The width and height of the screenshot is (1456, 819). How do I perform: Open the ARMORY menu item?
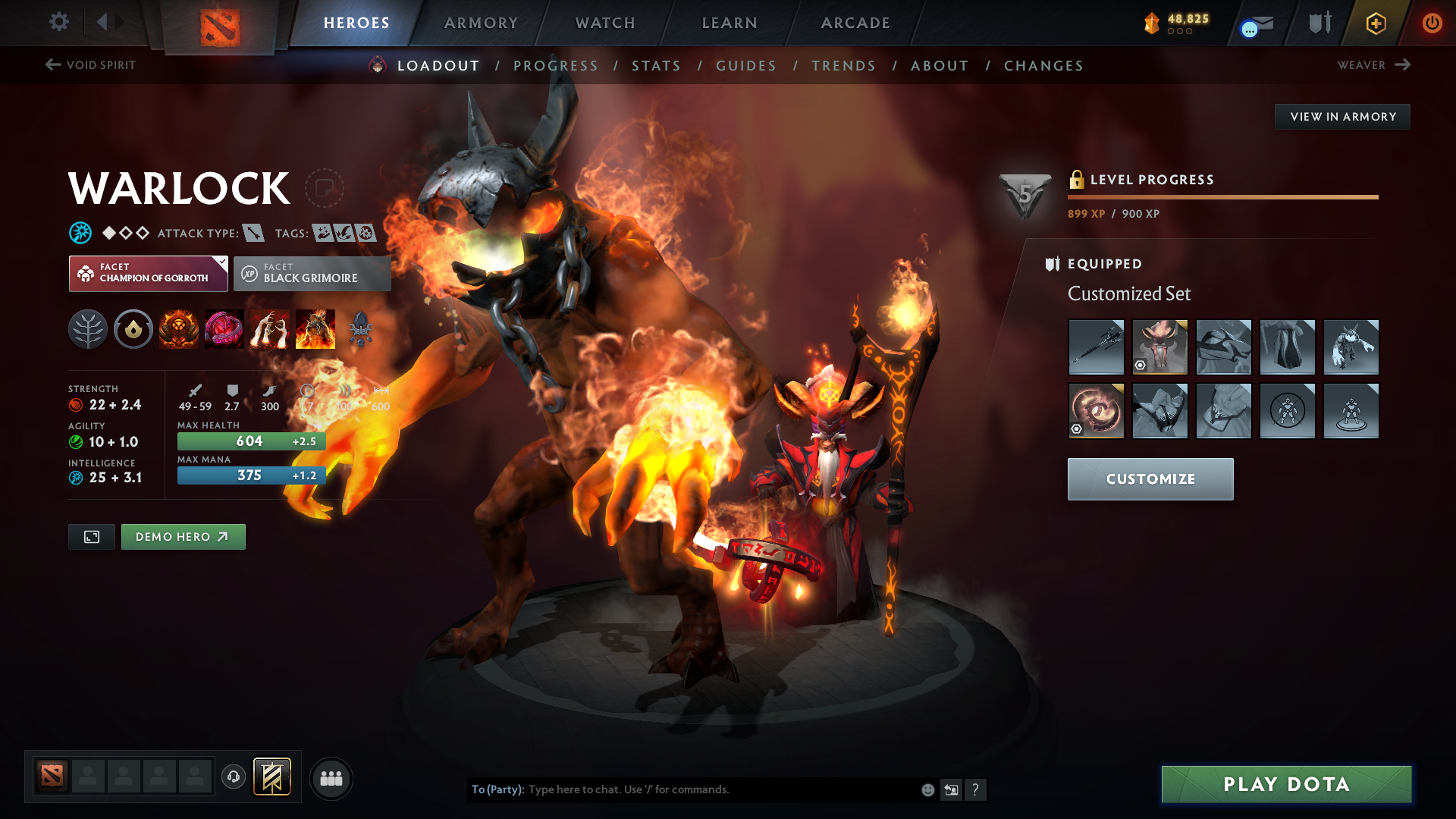click(x=481, y=23)
